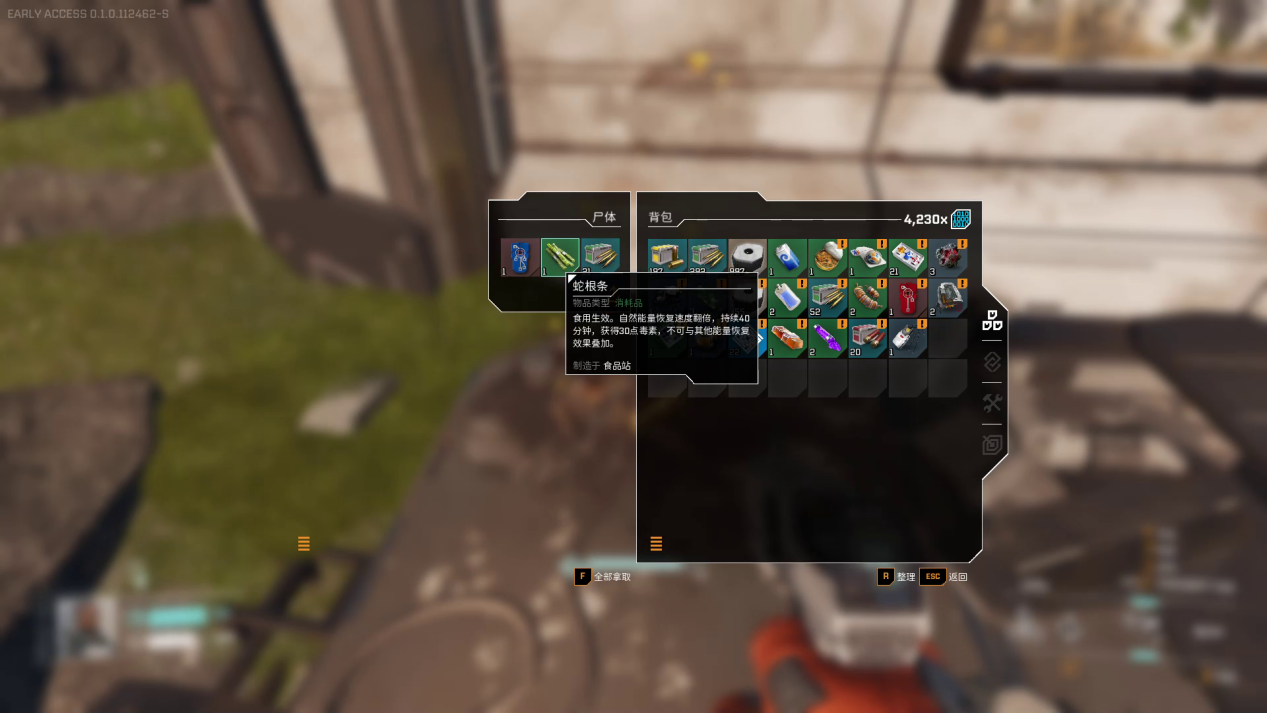Choose the red shotgun shells box
Viewport: 1267px width, 713px height.
click(867, 338)
